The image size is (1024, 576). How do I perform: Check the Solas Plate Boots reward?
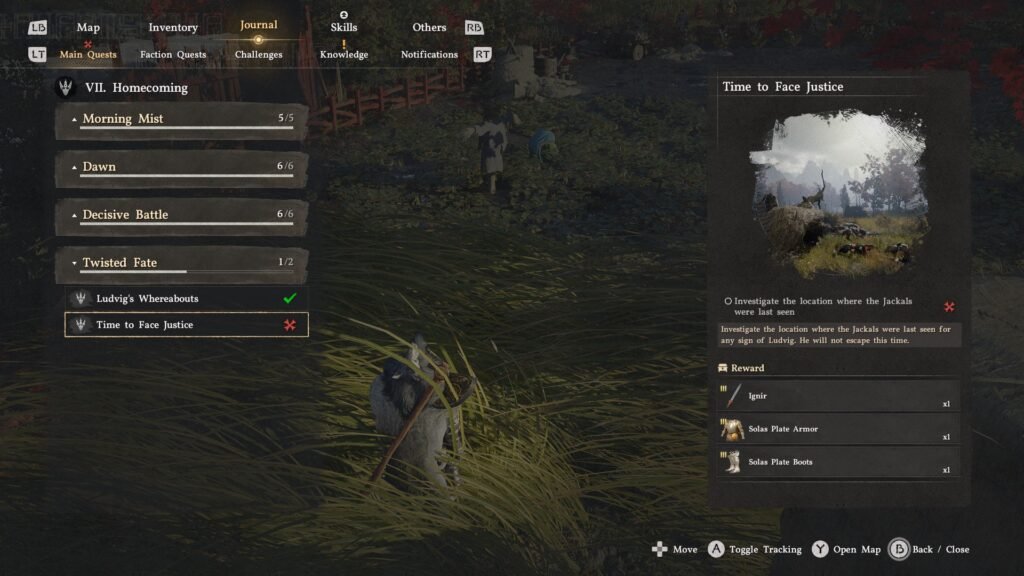[838, 462]
